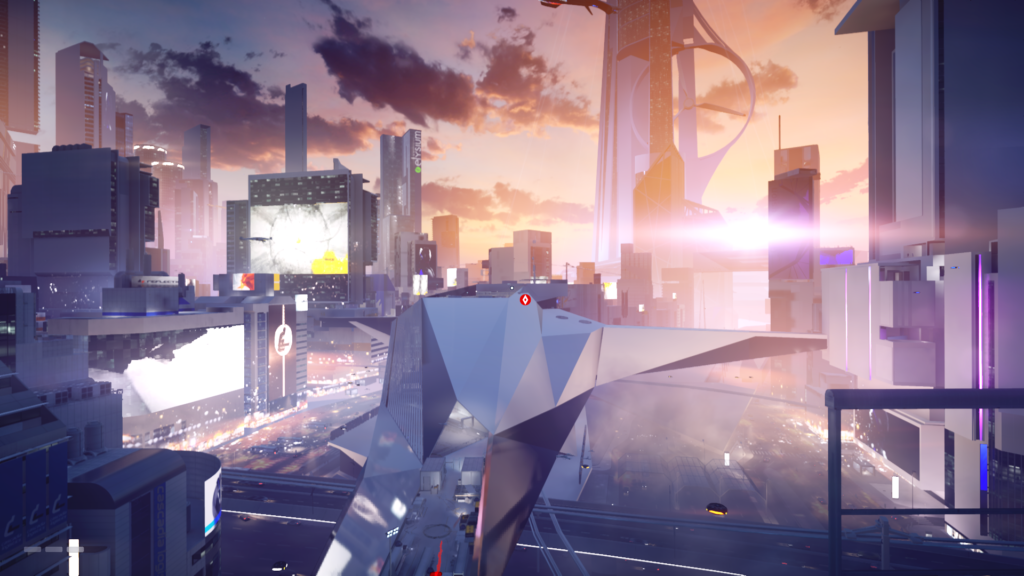This screenshot has height=576, width=1024.
Task: Click the red diamond objective marker
Action: (x=526, y=298)
